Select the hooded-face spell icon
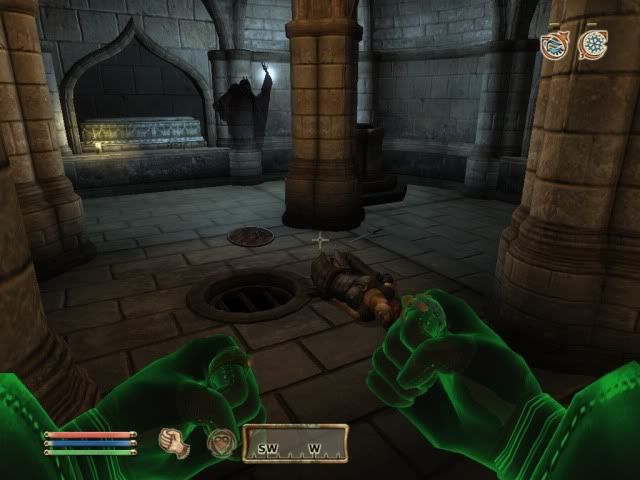This screenshot has height=480, width=640. 220,442
